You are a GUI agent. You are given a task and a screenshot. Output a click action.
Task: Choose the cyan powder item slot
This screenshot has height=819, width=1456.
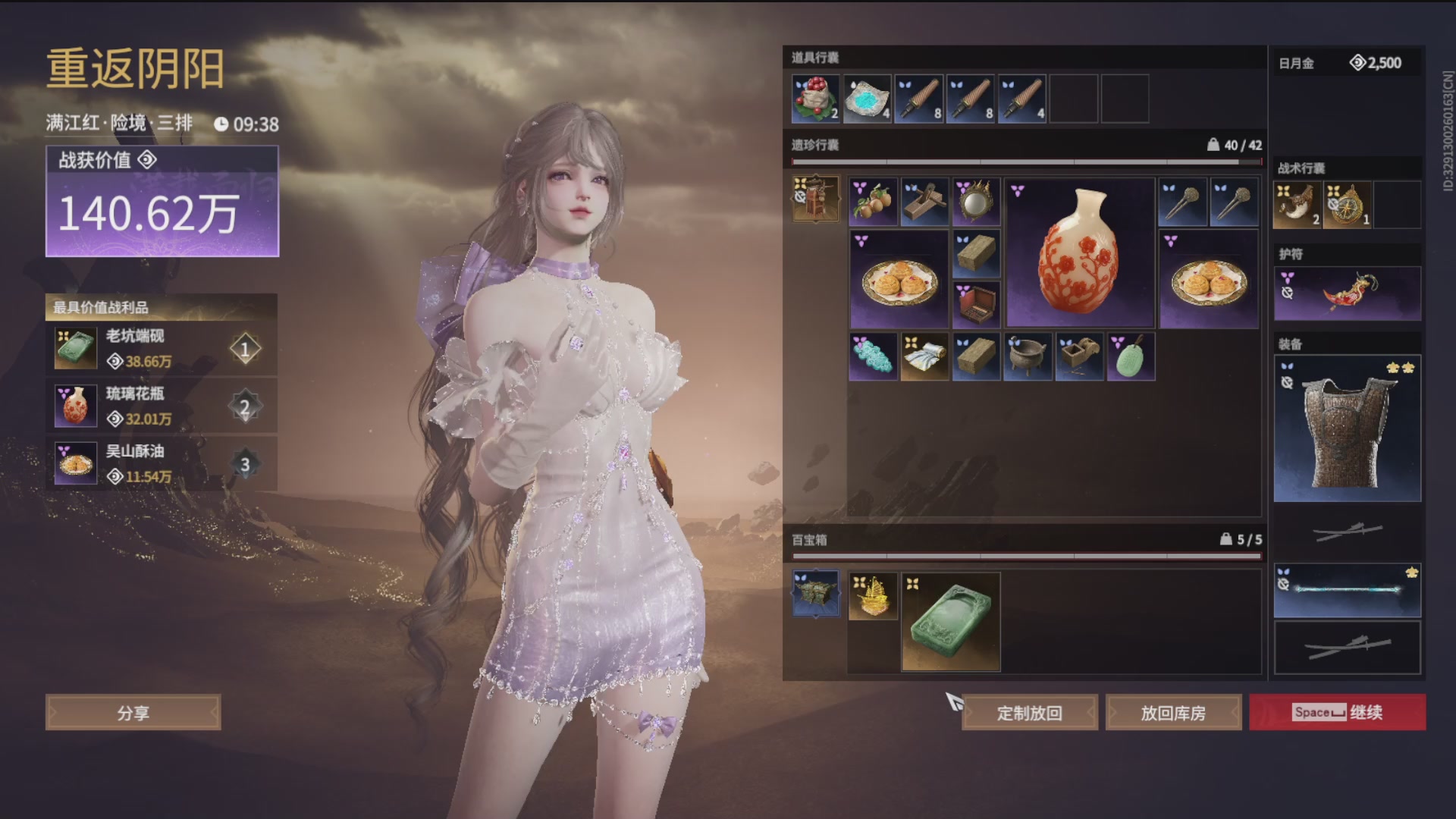(x=867, y=99)
